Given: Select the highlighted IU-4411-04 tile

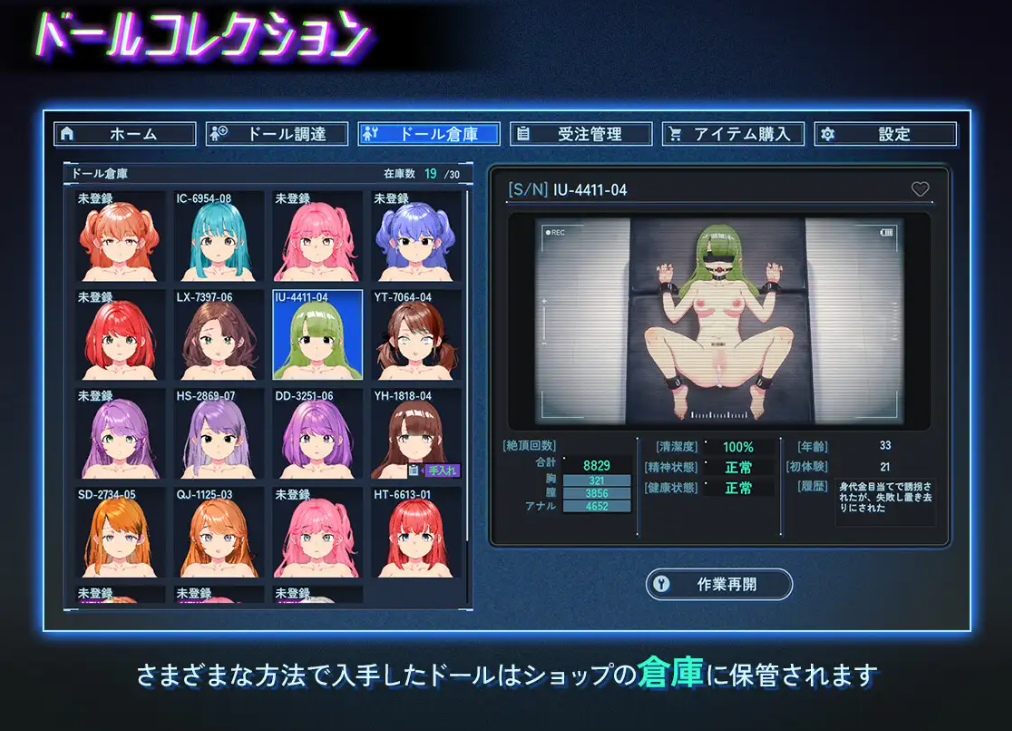Looking at the screenshot, I should pos(317,336).
